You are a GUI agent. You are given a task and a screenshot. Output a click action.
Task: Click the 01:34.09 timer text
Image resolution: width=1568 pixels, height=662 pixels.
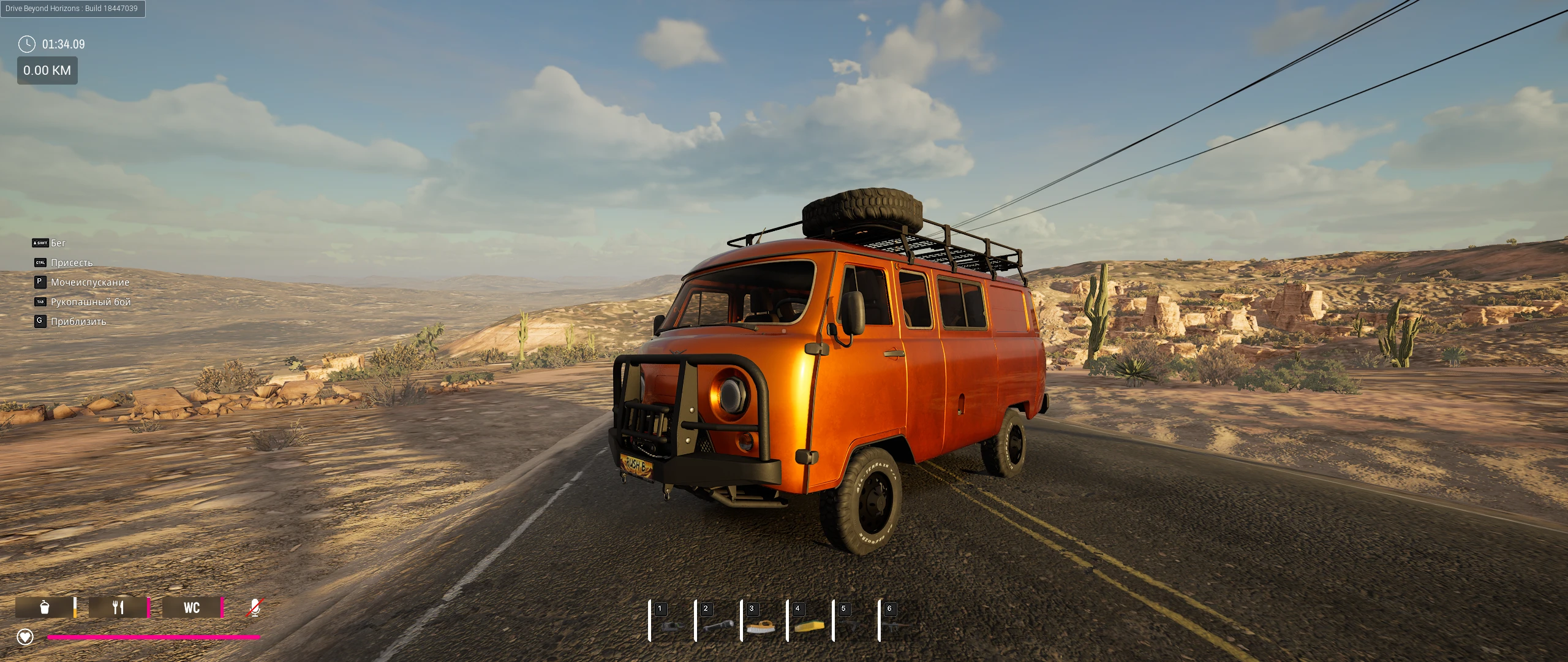[x=63, y=44]
